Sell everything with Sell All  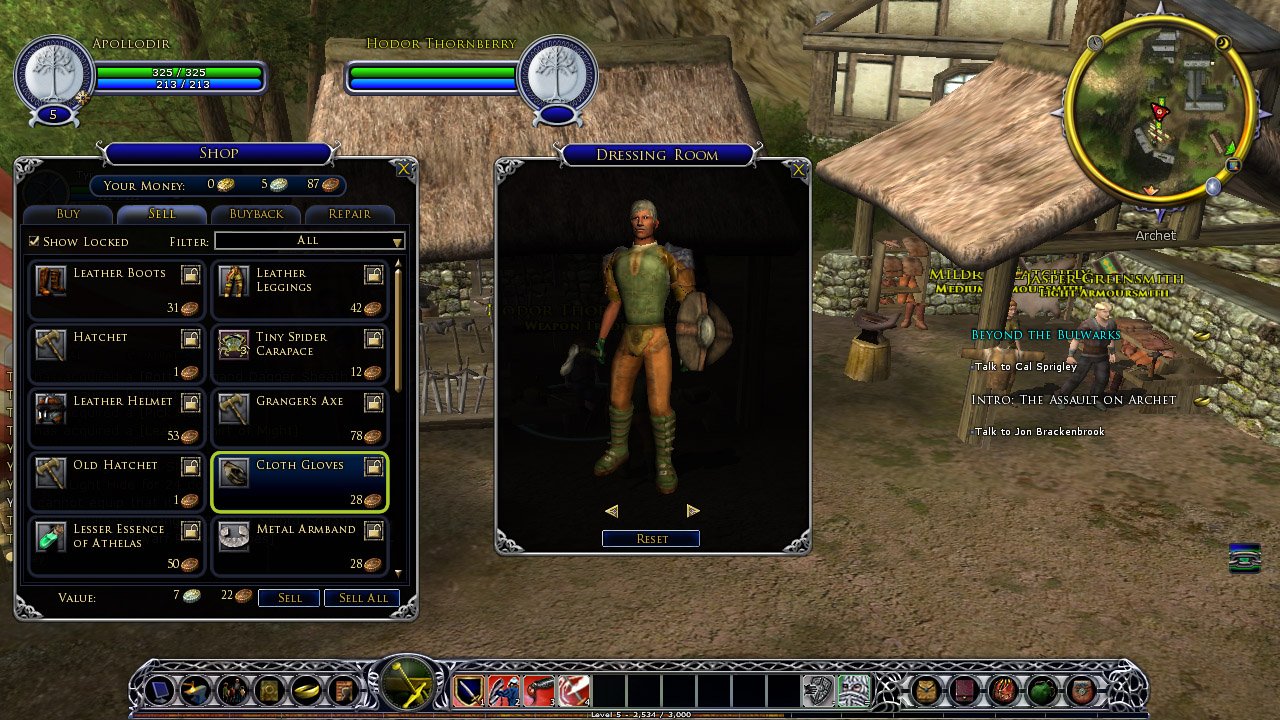362,598
